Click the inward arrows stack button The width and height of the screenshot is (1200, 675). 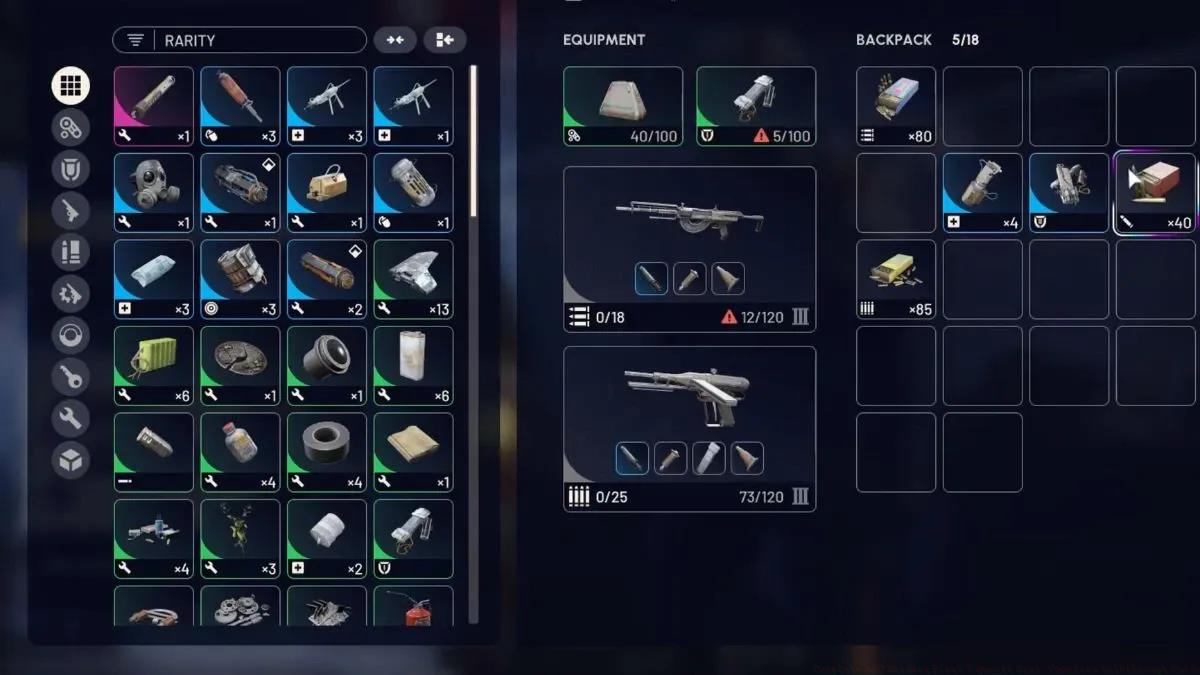click(x=395, y=40)
